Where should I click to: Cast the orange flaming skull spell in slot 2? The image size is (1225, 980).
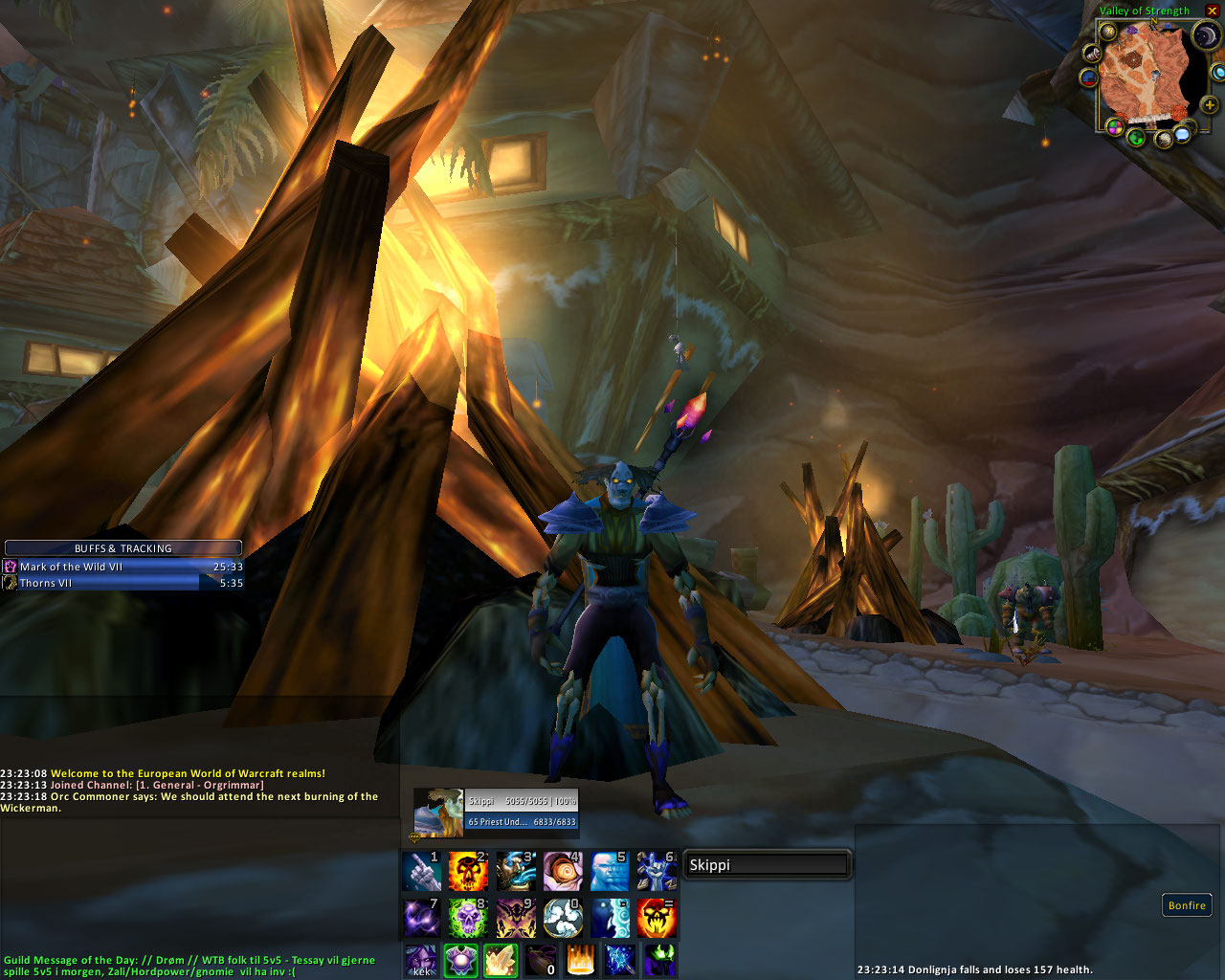468,871
